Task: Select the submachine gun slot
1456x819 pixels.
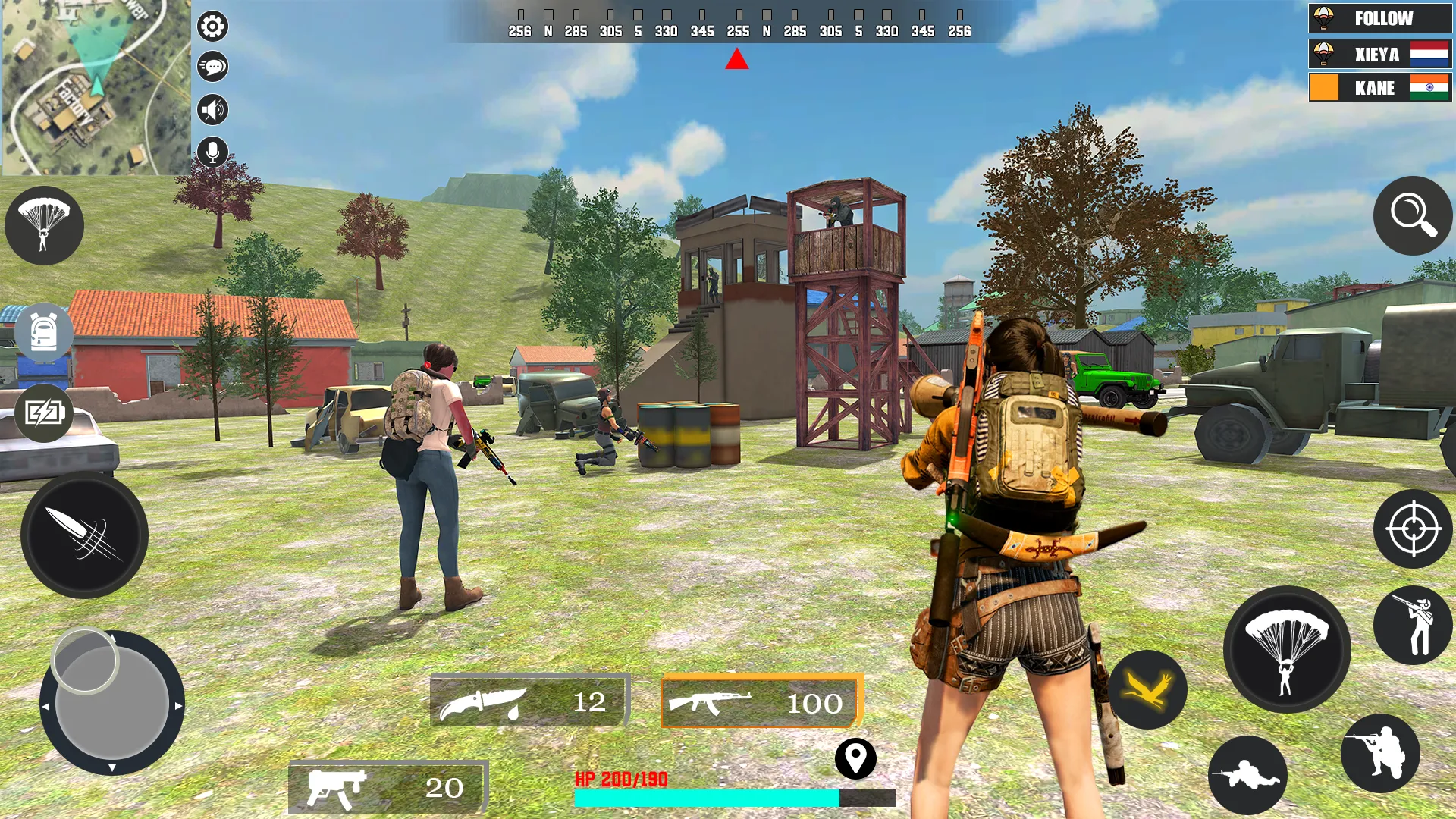Action: point(388,786)
